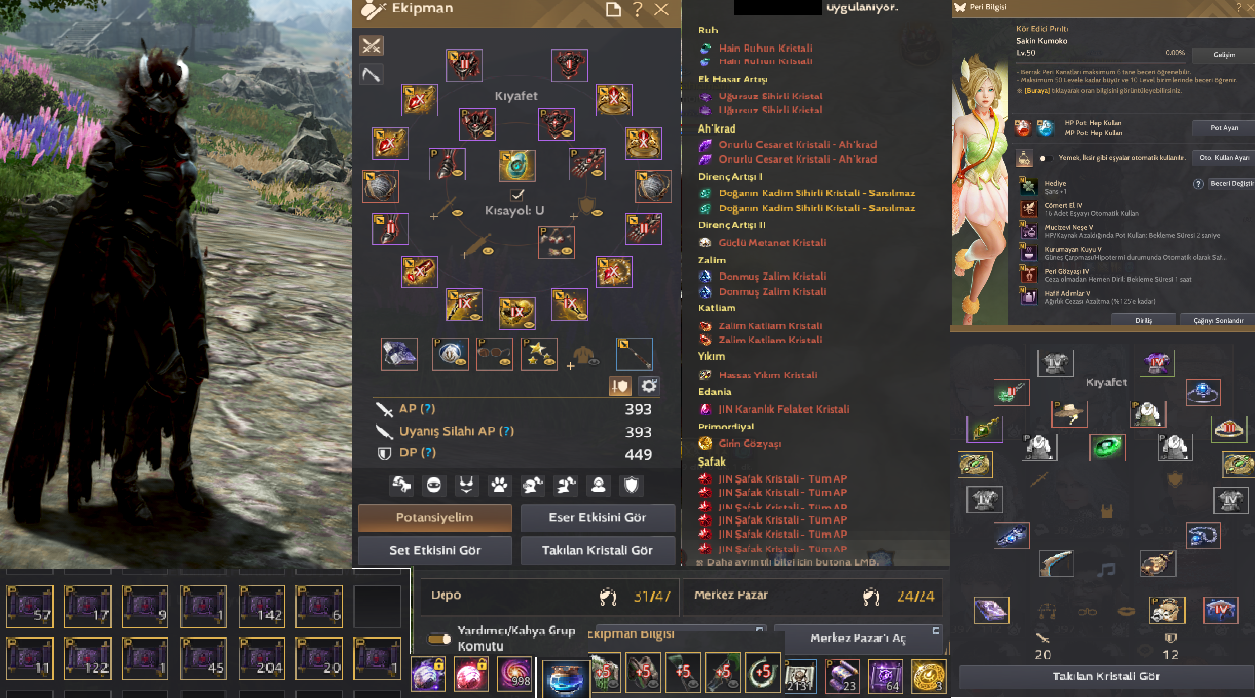Open the gear settings icon above AP

coord(649,386)
